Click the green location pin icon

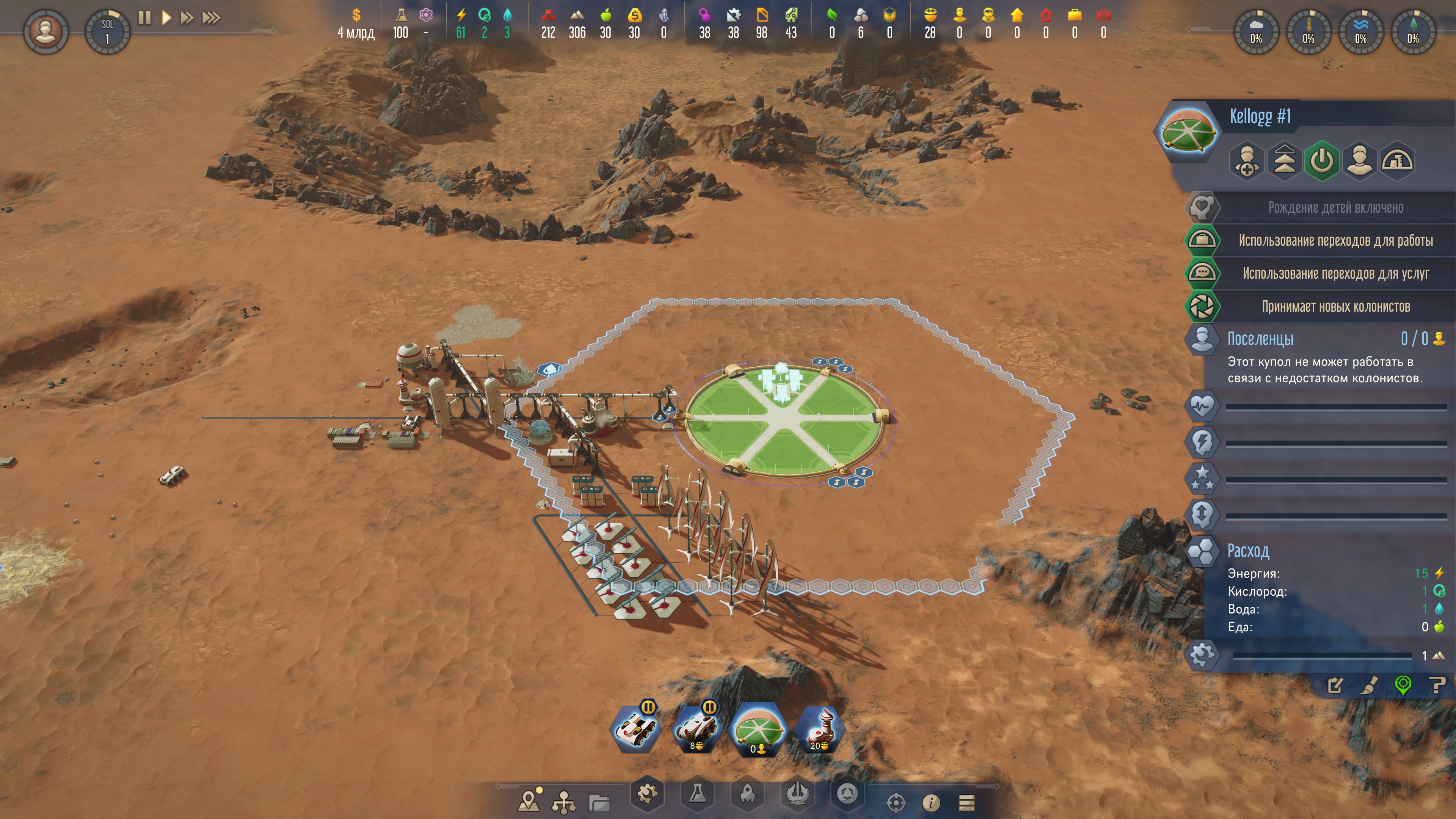point(1403,686)
